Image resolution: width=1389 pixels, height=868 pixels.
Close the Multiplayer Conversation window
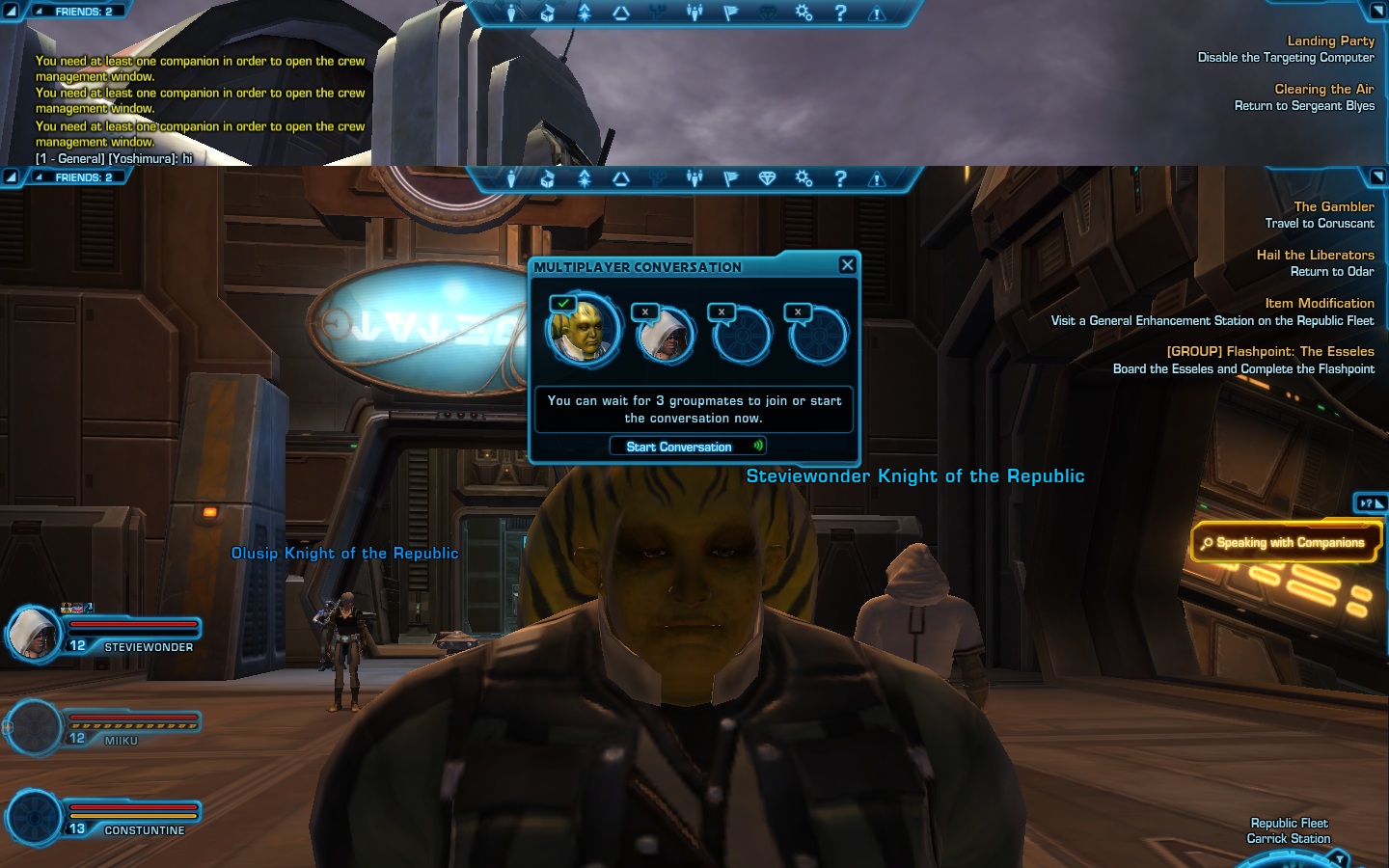847,265
